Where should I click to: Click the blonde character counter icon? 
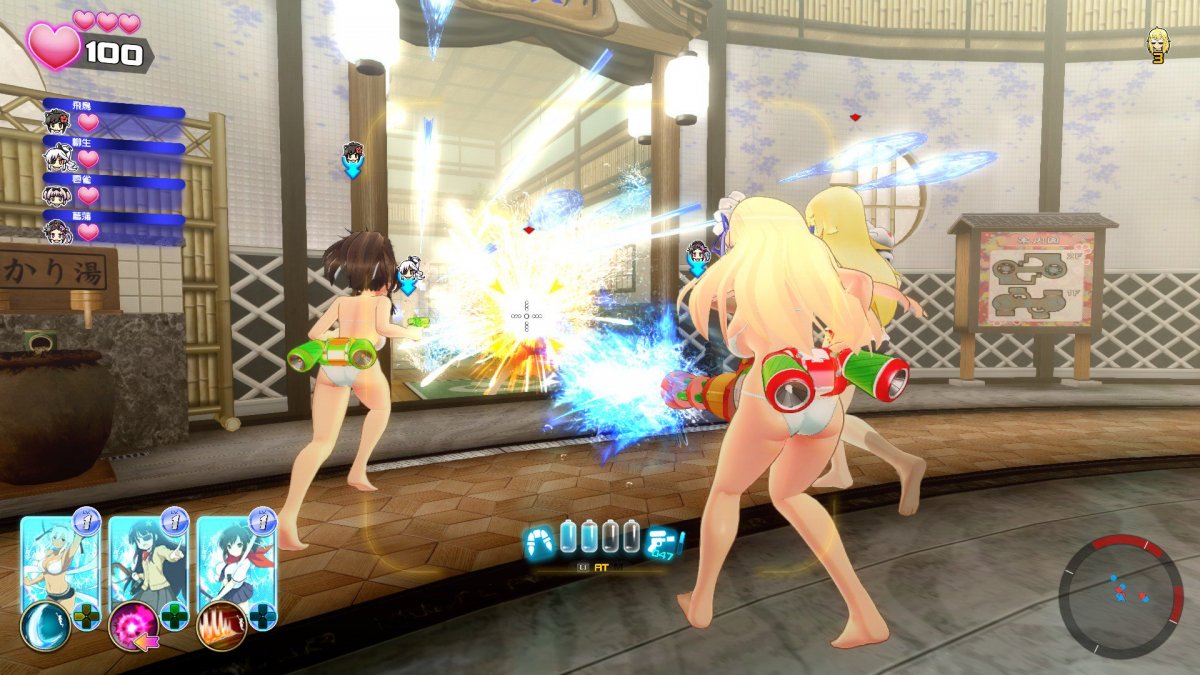1158,45
